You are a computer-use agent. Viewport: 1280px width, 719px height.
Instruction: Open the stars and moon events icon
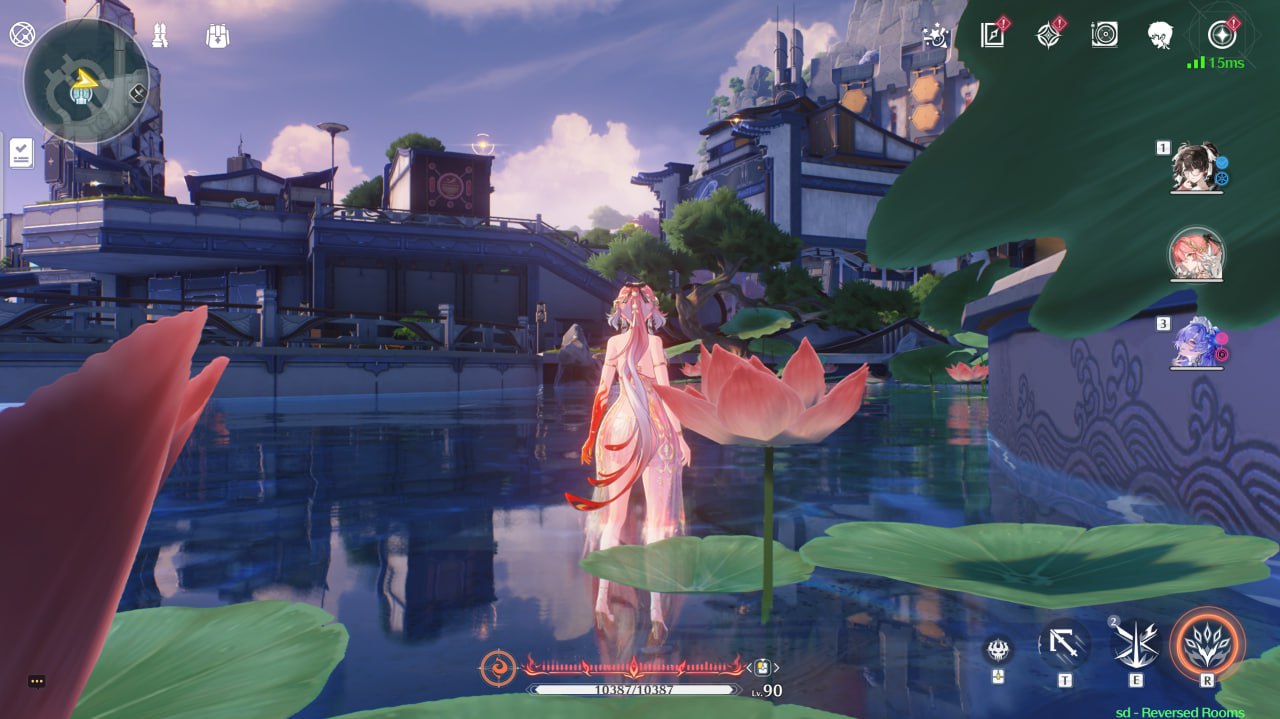pos(935,36)
